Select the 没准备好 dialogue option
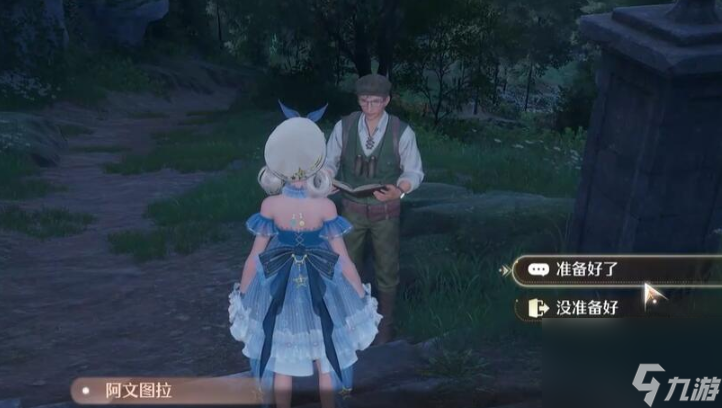Viewport: 722px width, 408px height. (590, 307)
